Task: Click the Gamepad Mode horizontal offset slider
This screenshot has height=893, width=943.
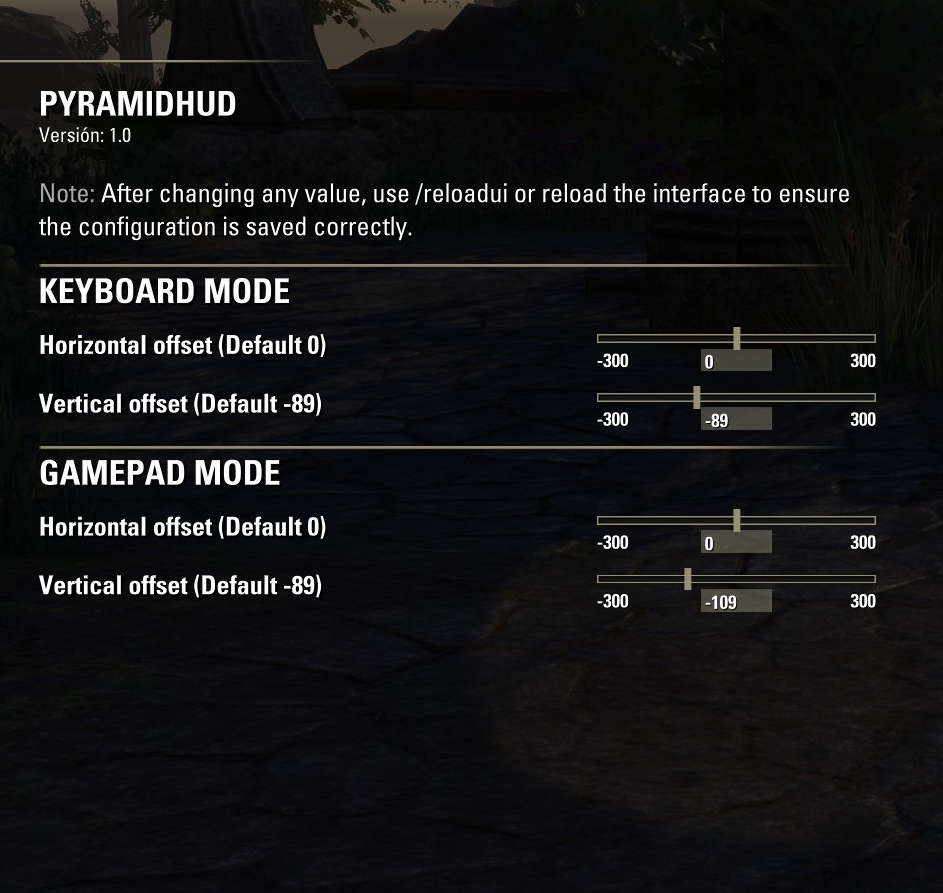Action: pos(736,521)
